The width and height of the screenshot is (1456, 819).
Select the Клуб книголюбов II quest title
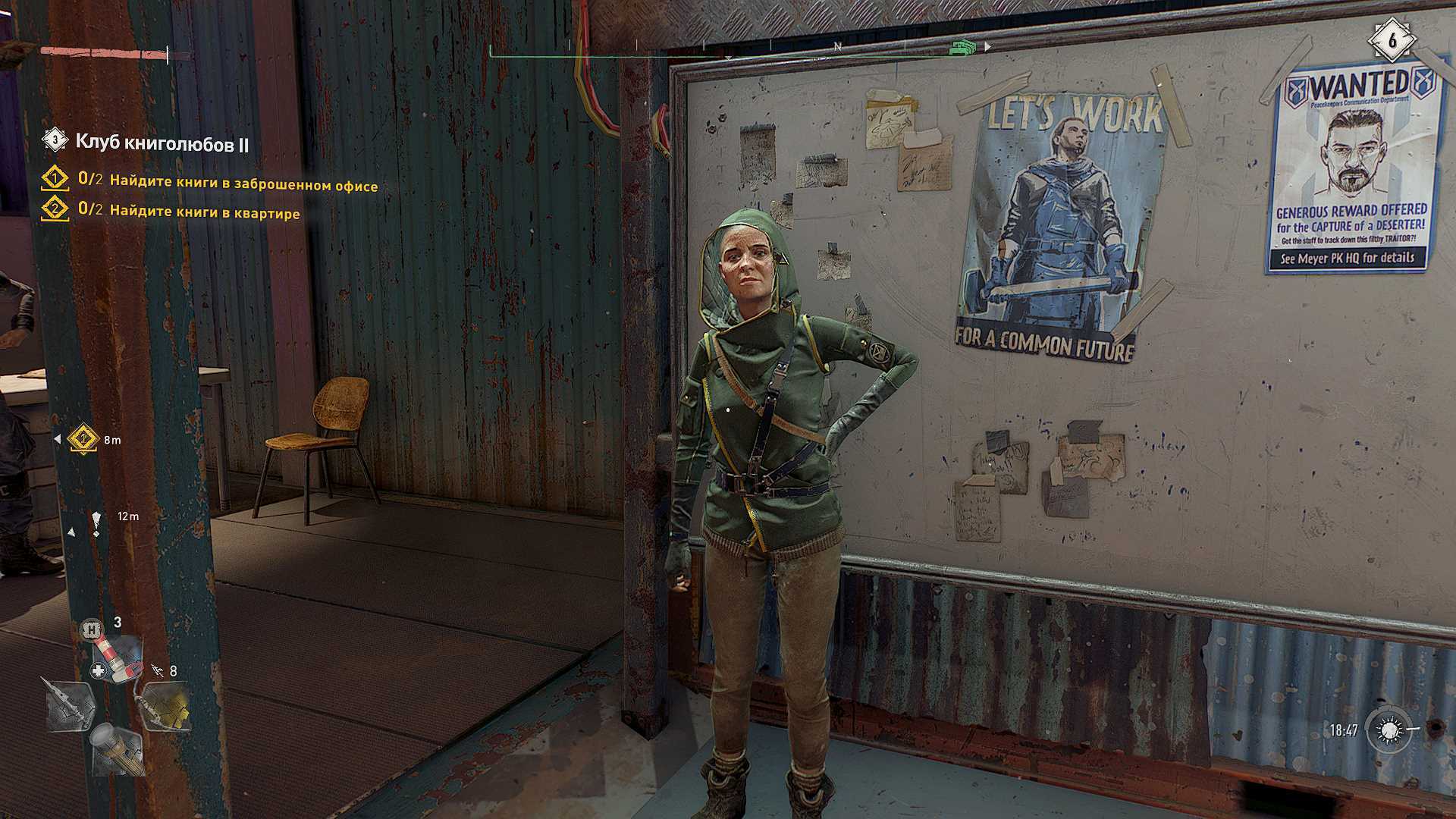point(162,143)
